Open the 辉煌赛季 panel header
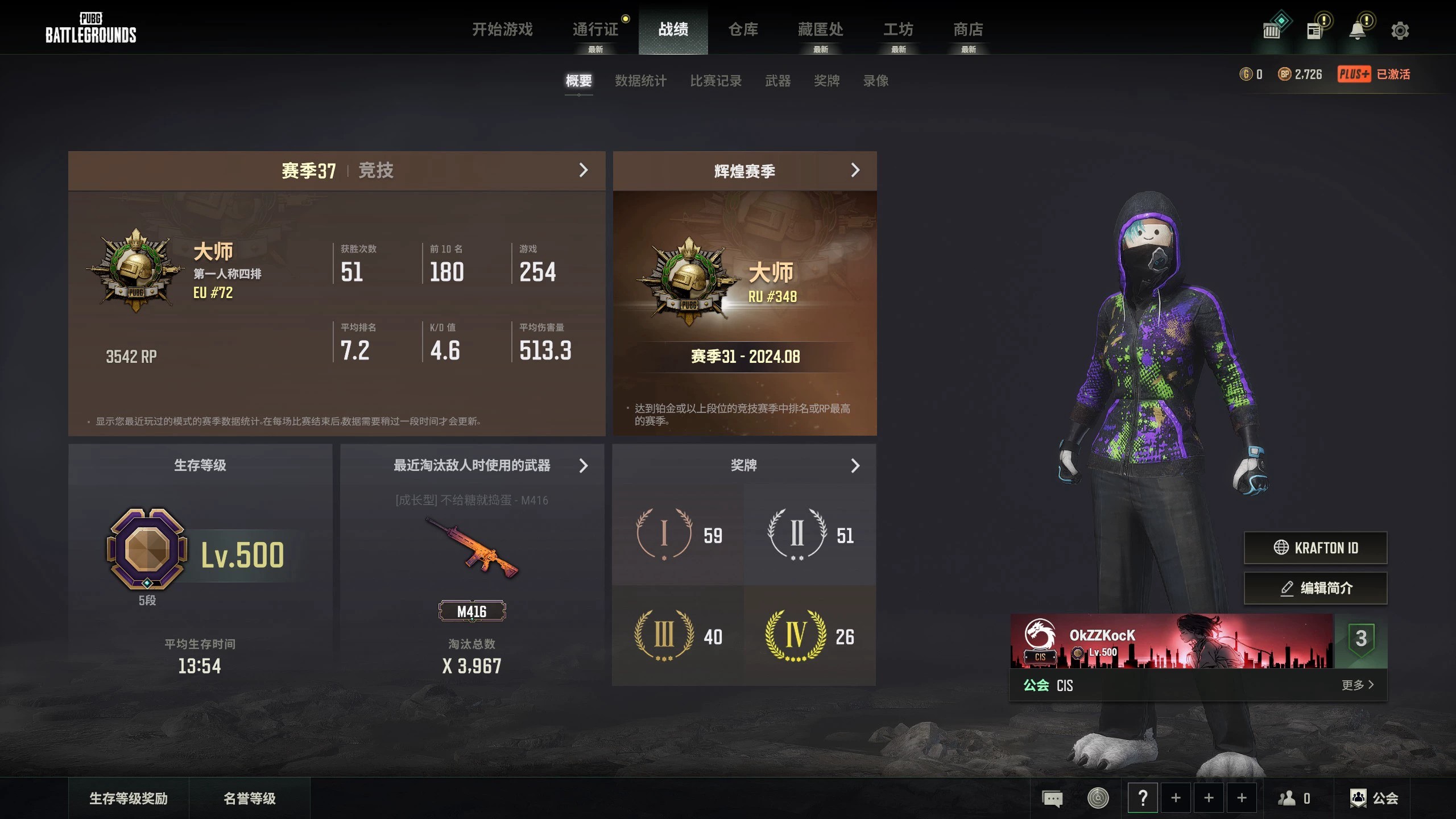The image size is (1456, 819). point(855,170)
